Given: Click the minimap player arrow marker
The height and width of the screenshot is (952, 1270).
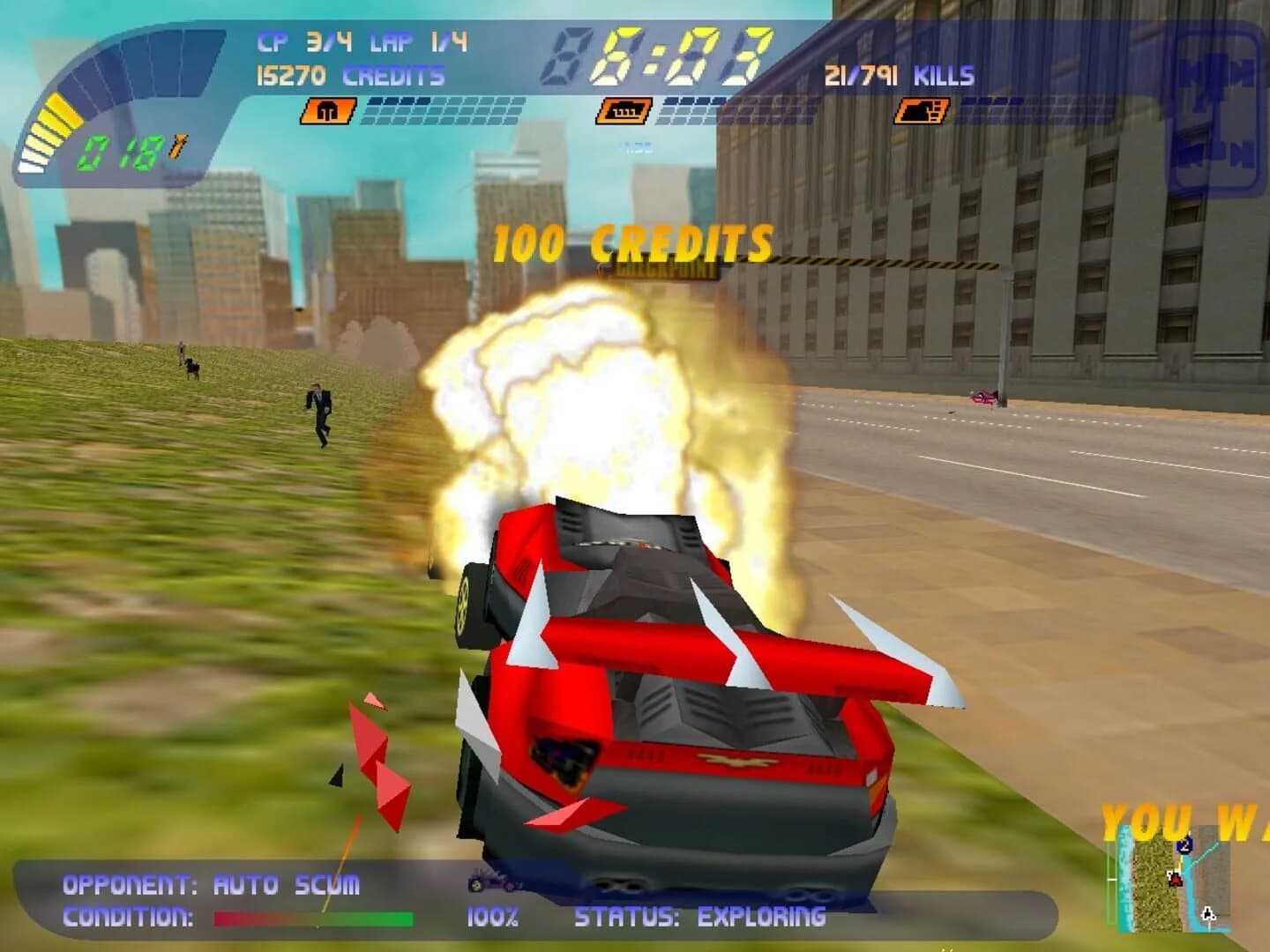Looking at the screenshot, I should pos(1176,880).
